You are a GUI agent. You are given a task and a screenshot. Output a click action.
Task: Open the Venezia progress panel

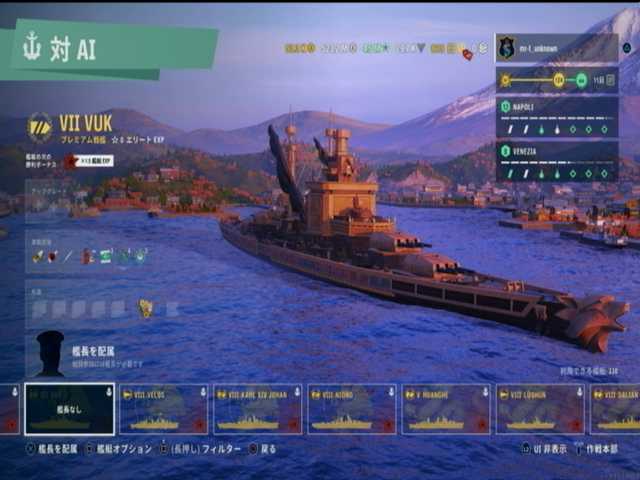coord(556,161)
